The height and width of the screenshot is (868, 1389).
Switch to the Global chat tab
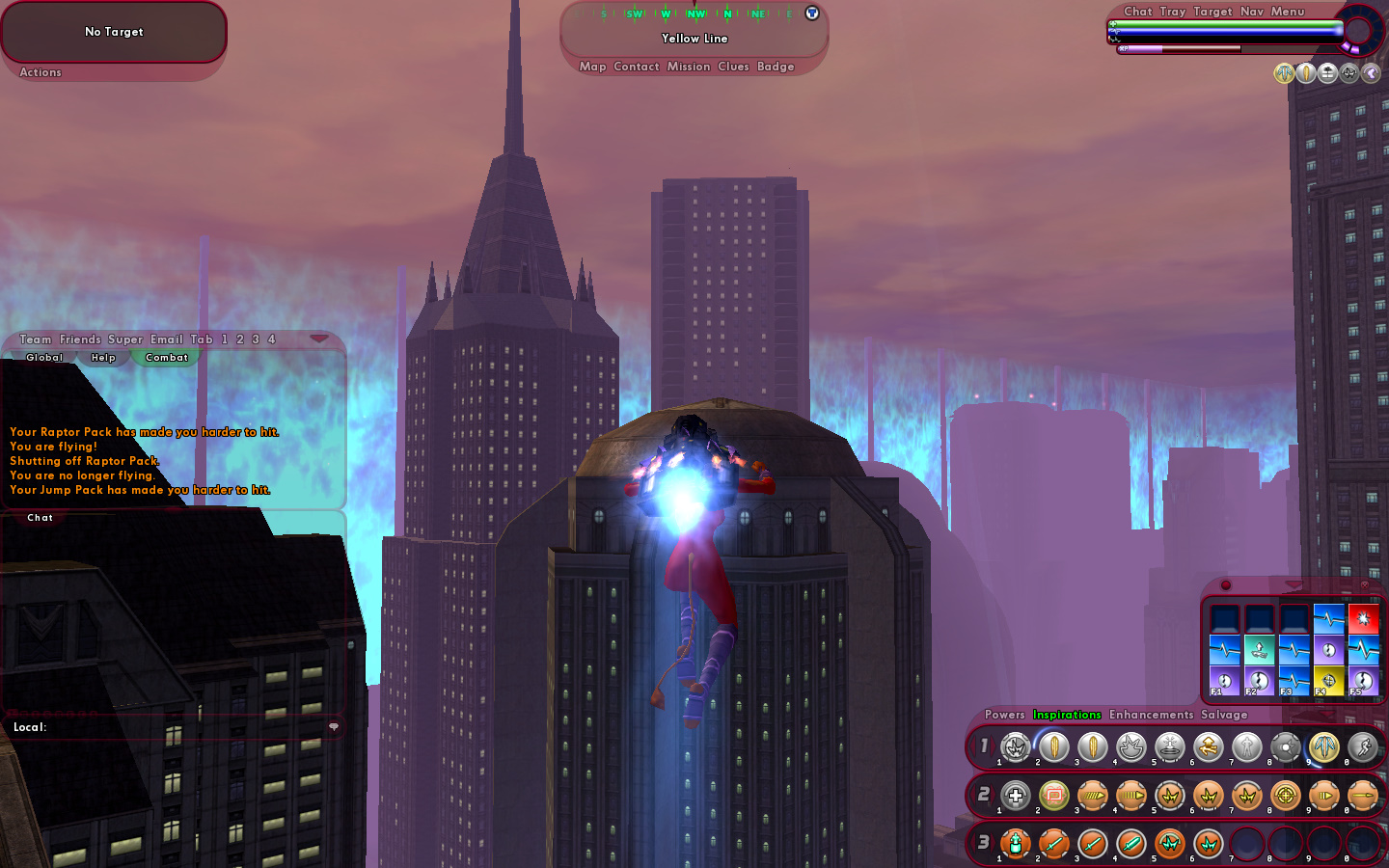pyautogui.click(x=44, y=358)
